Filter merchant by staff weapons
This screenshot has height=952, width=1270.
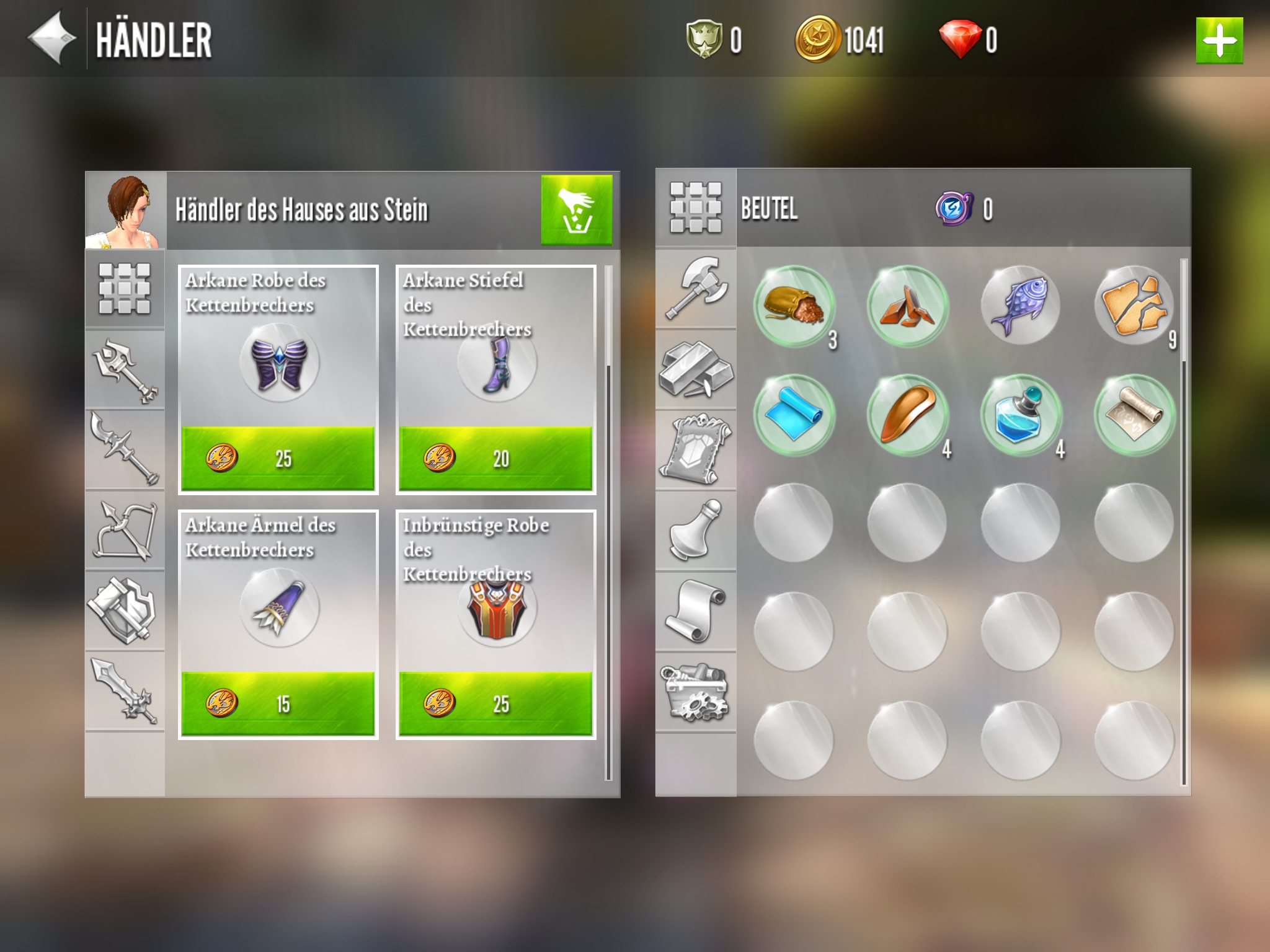point(125,369)
